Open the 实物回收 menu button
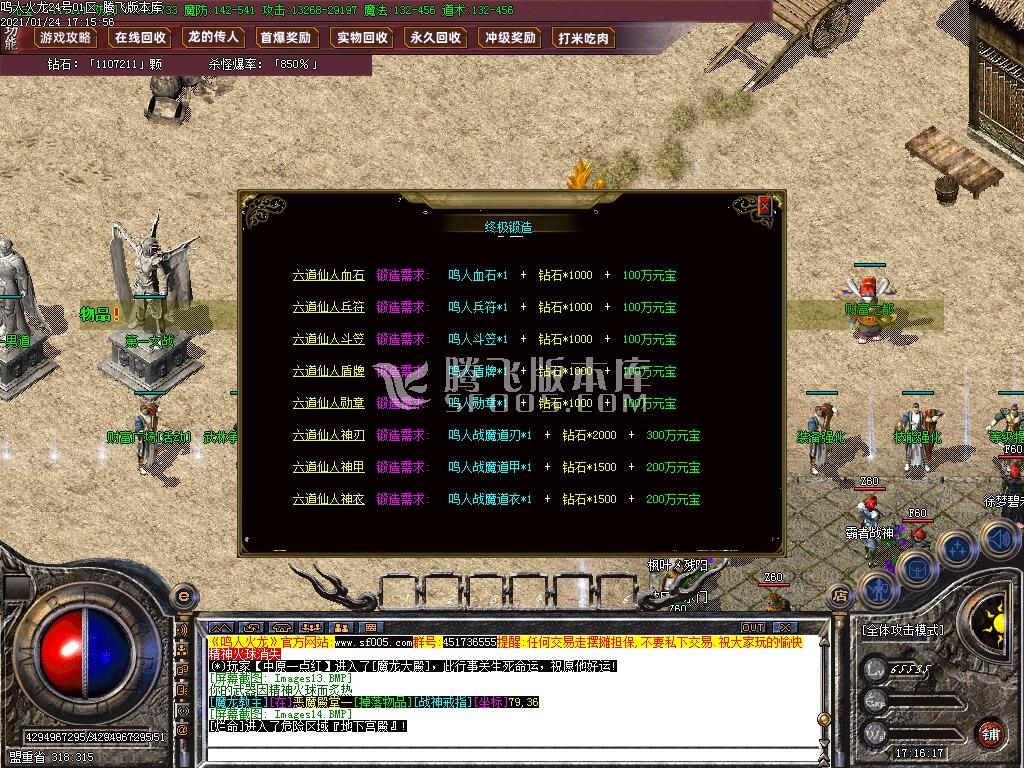This screenshot has width=1024, height=768. (362, 38)
